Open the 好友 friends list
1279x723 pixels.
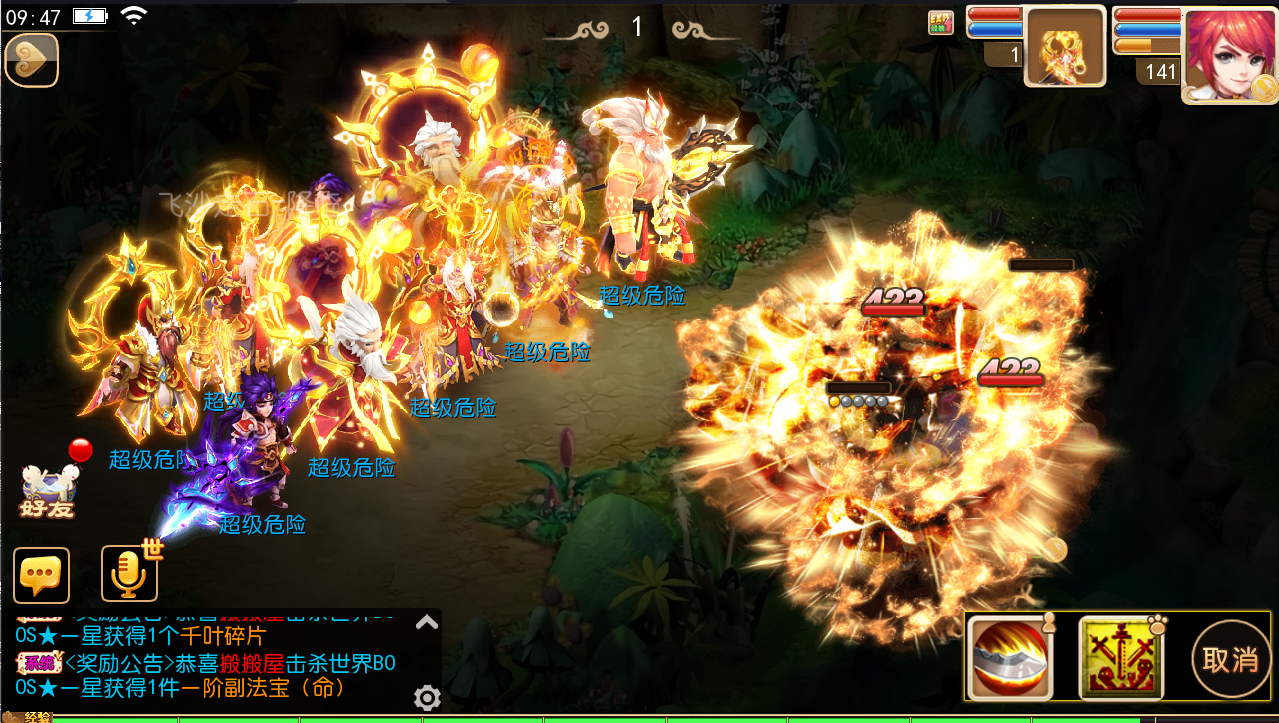click(48, 492)
